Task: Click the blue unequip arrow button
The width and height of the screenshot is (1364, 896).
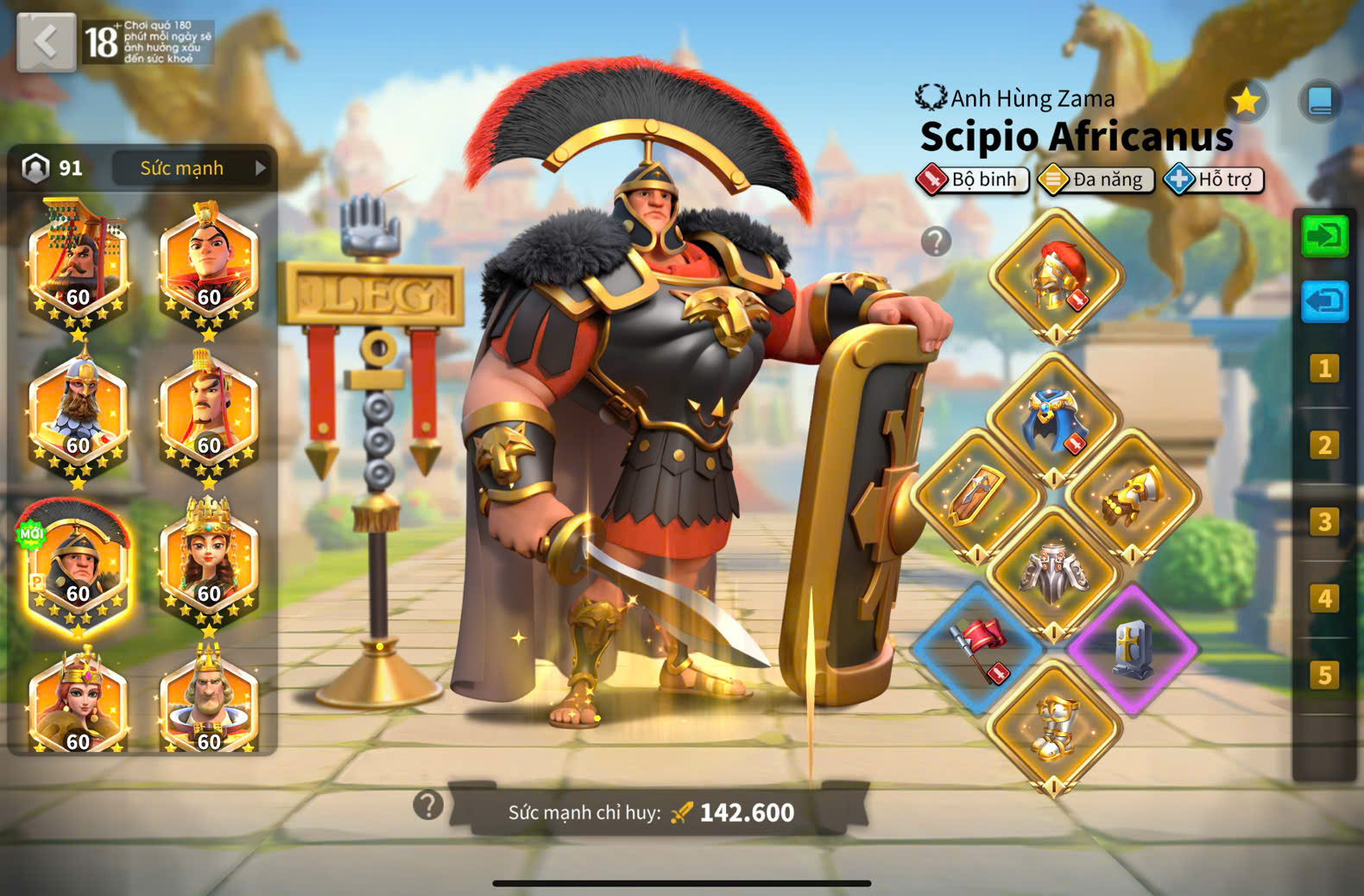Action: (x=1324, y=302)
